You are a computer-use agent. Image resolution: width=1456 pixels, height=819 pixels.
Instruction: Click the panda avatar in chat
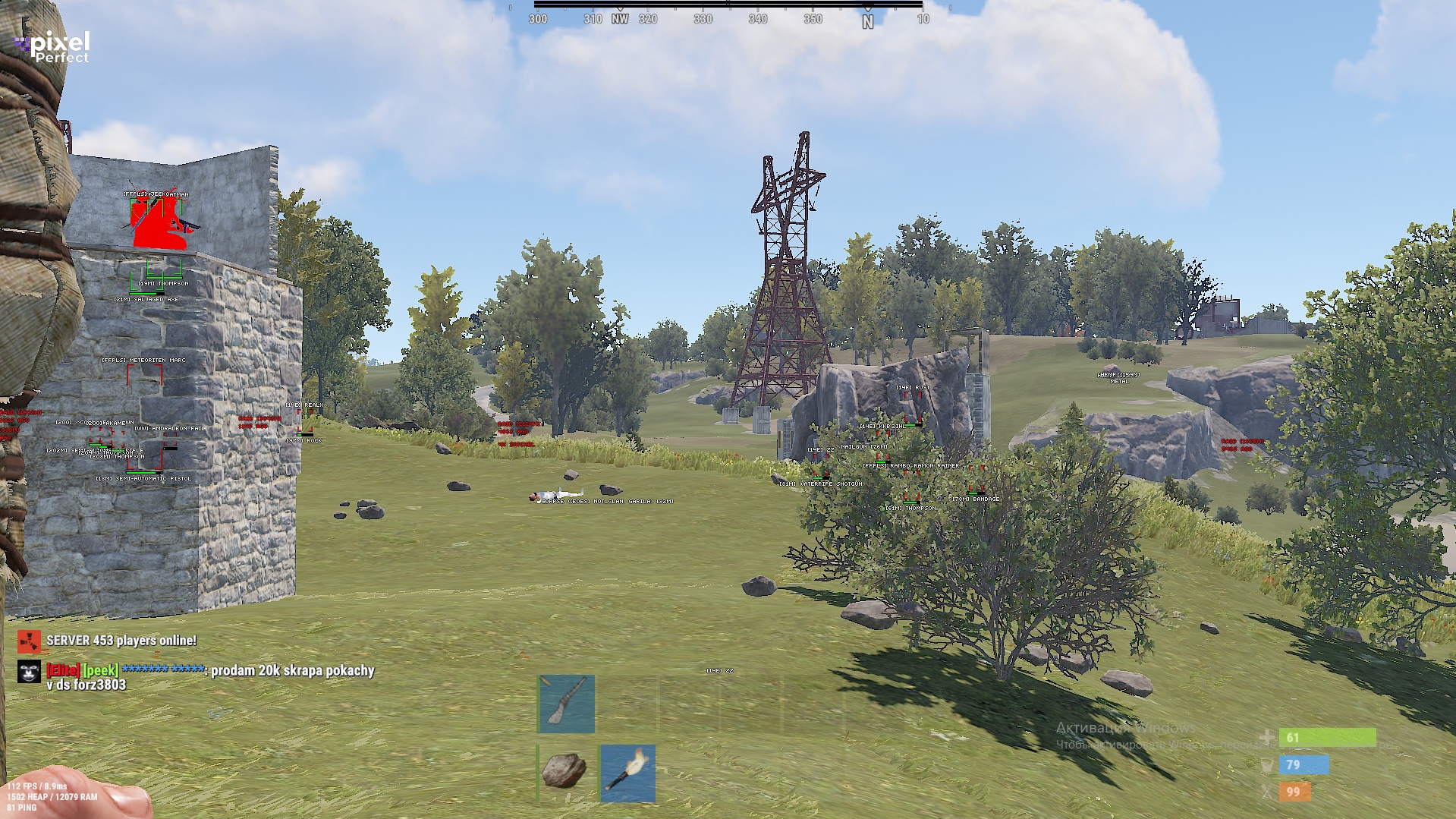(29, 672)
